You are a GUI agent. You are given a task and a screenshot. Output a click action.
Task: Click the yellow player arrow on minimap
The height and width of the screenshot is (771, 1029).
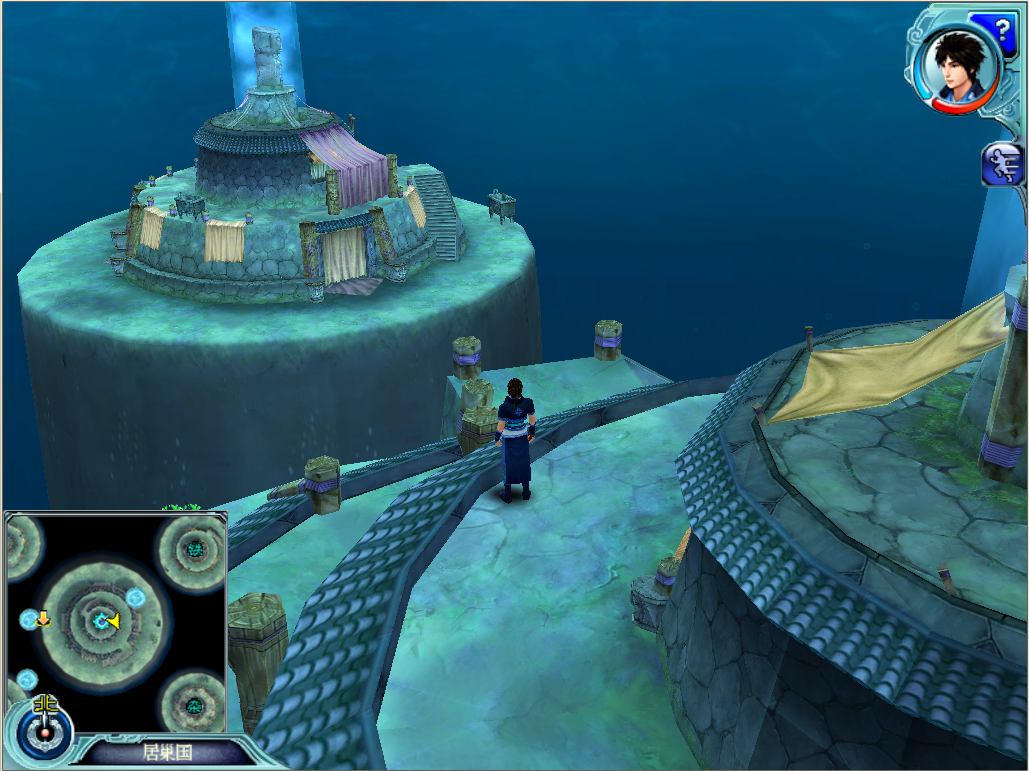[112, 622]
